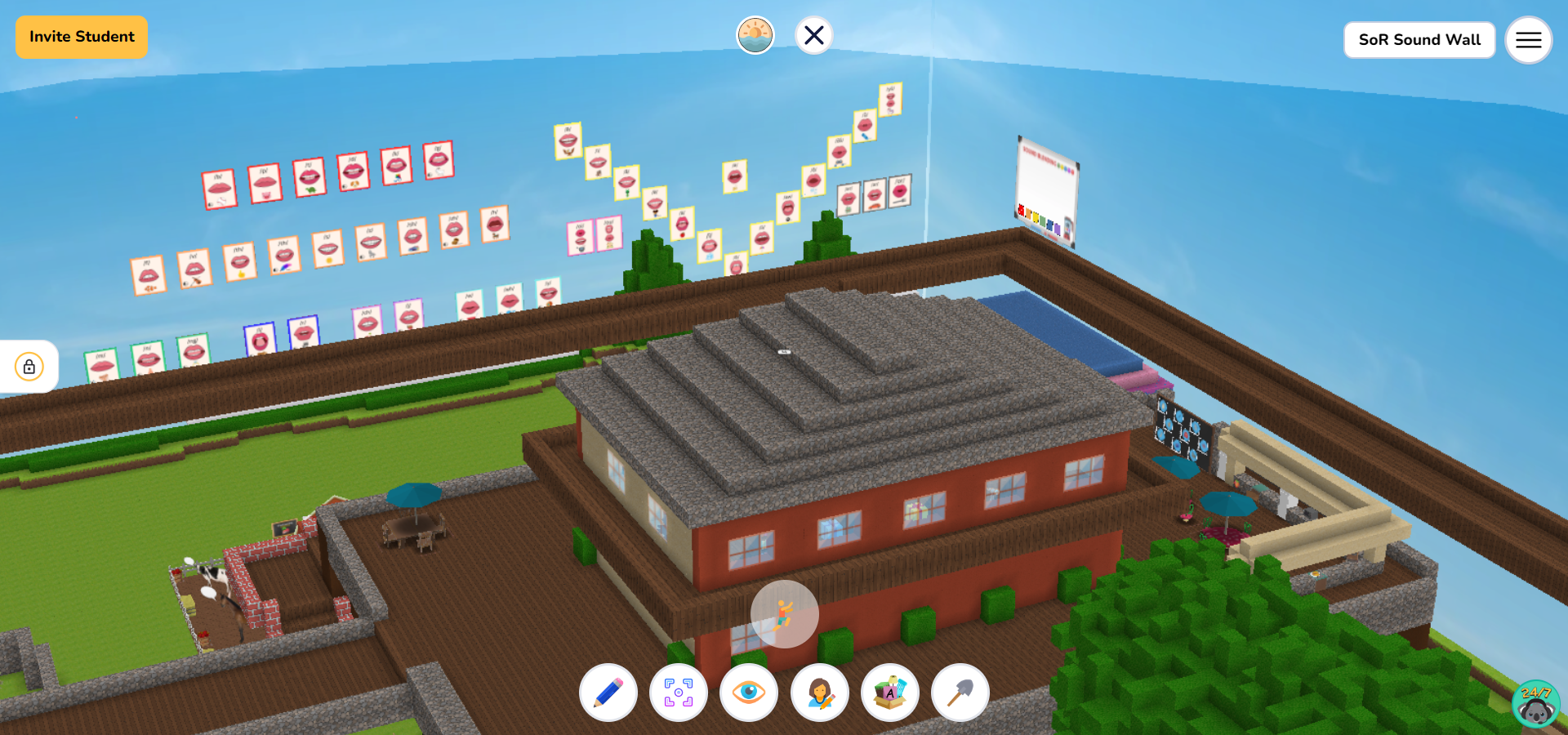Select the SoR Sound Wall menu item

[x=1419, y=39]
